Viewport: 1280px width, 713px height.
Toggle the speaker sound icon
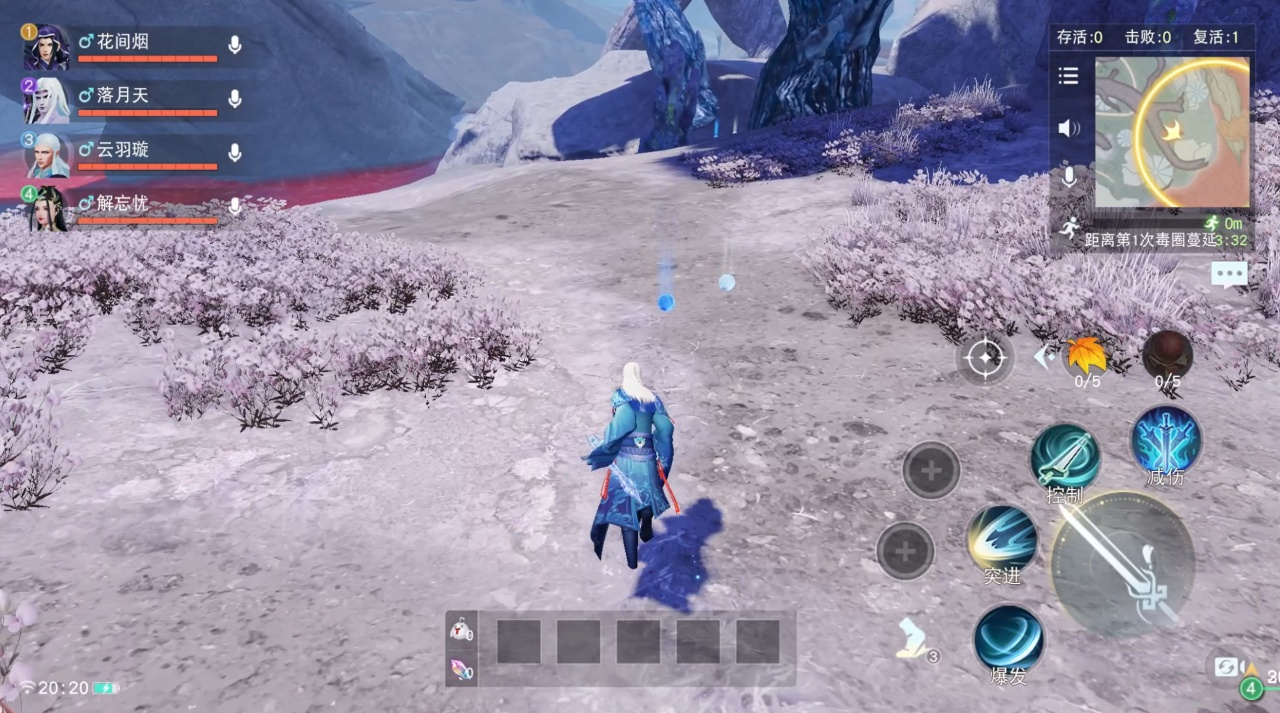1069,128
